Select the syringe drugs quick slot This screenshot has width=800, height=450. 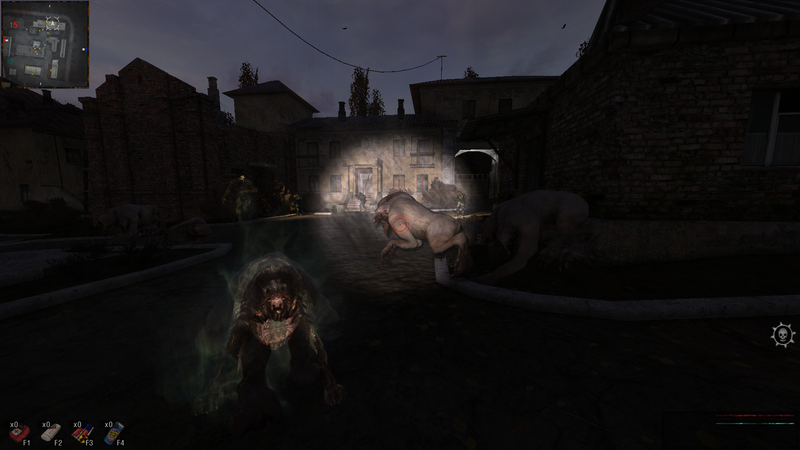(83, 431)
